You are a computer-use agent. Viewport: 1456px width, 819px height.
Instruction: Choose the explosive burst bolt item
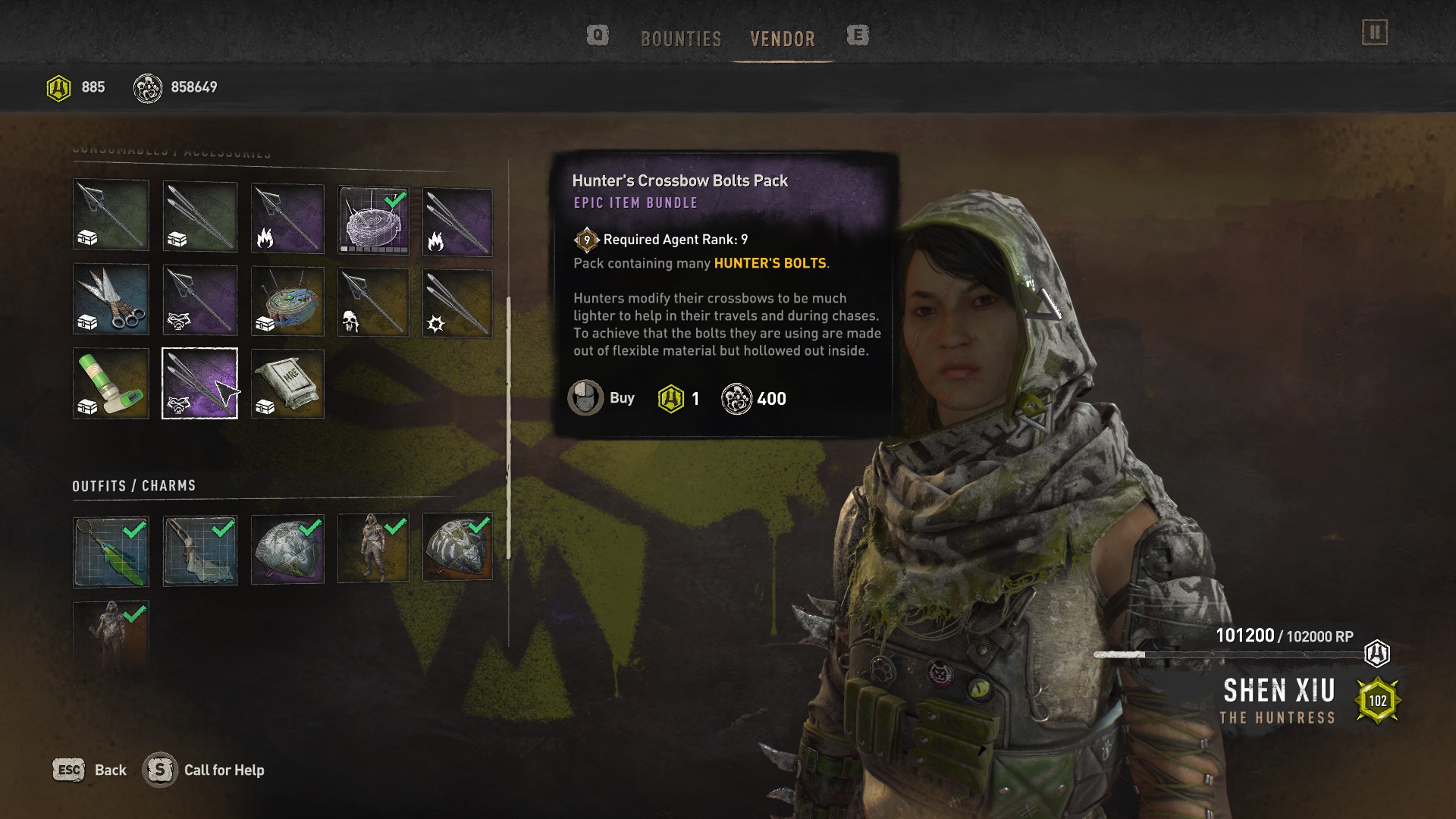(457, 303)
